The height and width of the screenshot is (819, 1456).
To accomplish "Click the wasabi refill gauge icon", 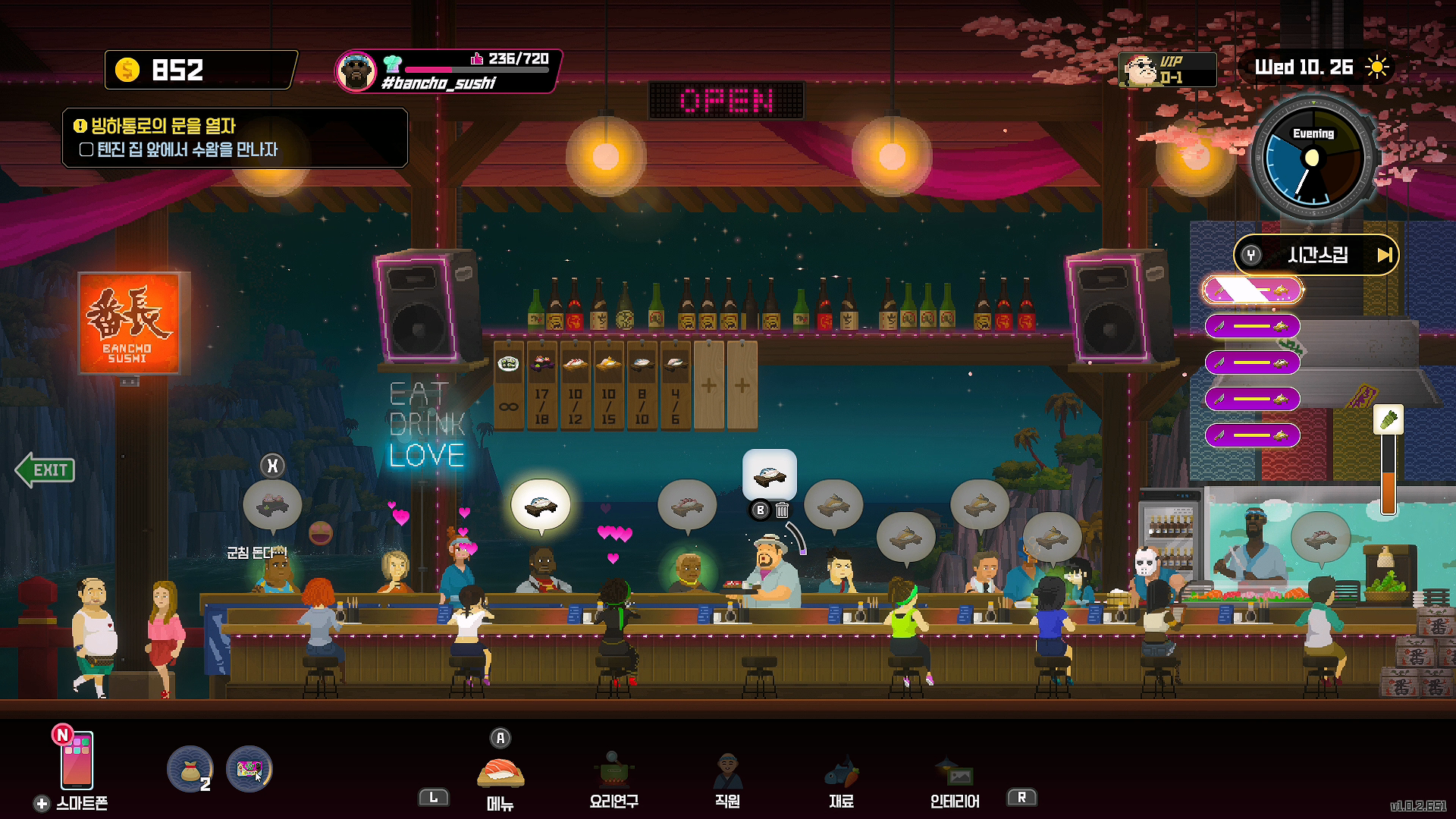I will (1388, 420).
